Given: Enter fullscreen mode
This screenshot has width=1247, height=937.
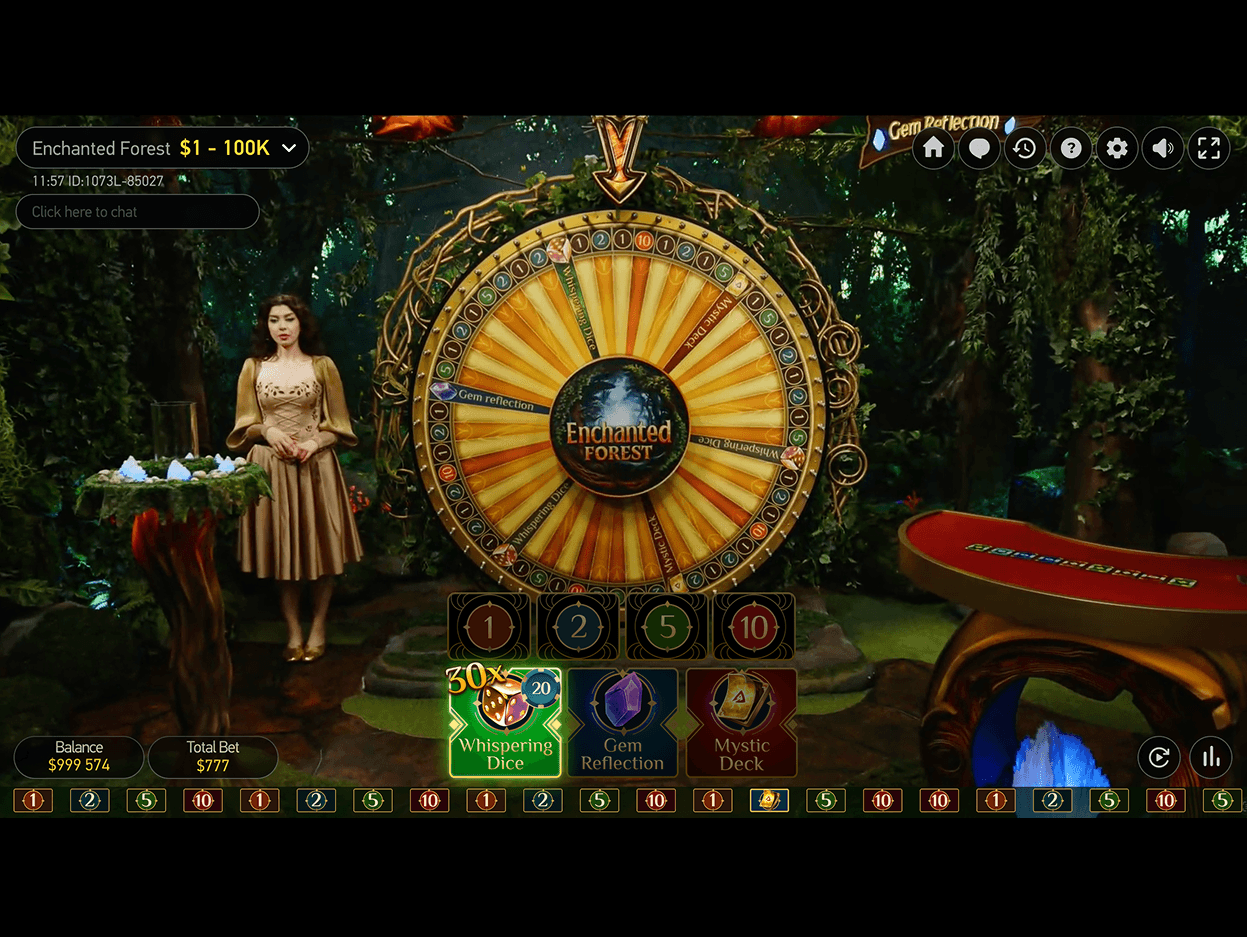Looking at the screenshot, I should (x=1209, y=149).
